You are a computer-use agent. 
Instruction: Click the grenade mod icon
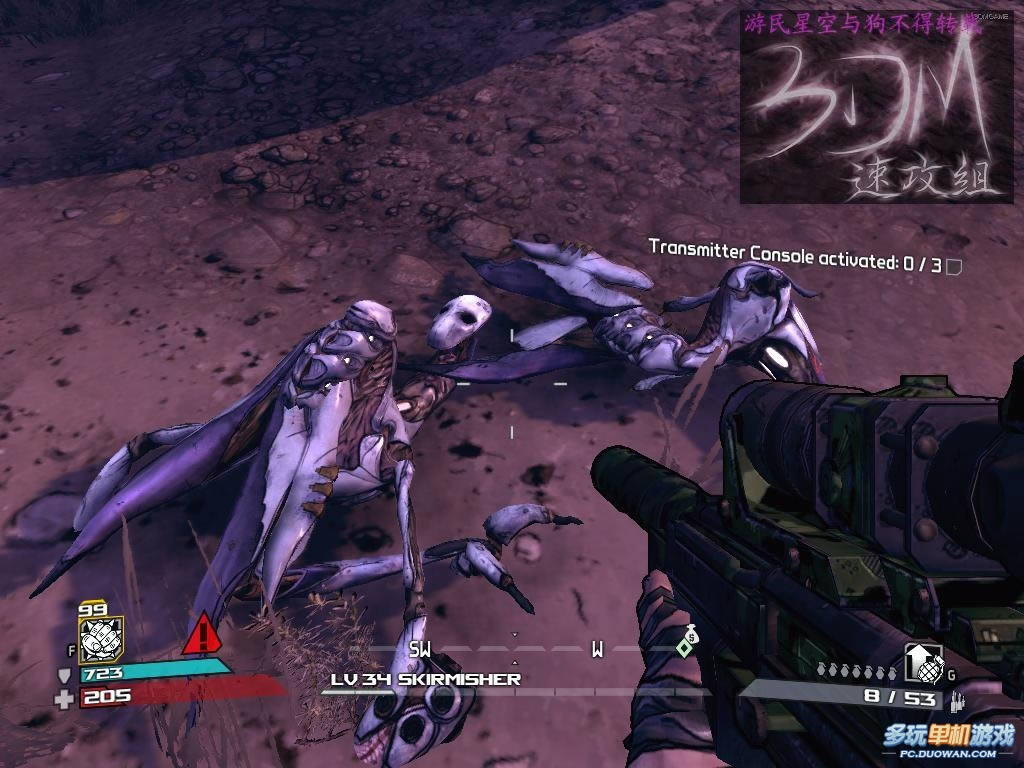point(923,663)
